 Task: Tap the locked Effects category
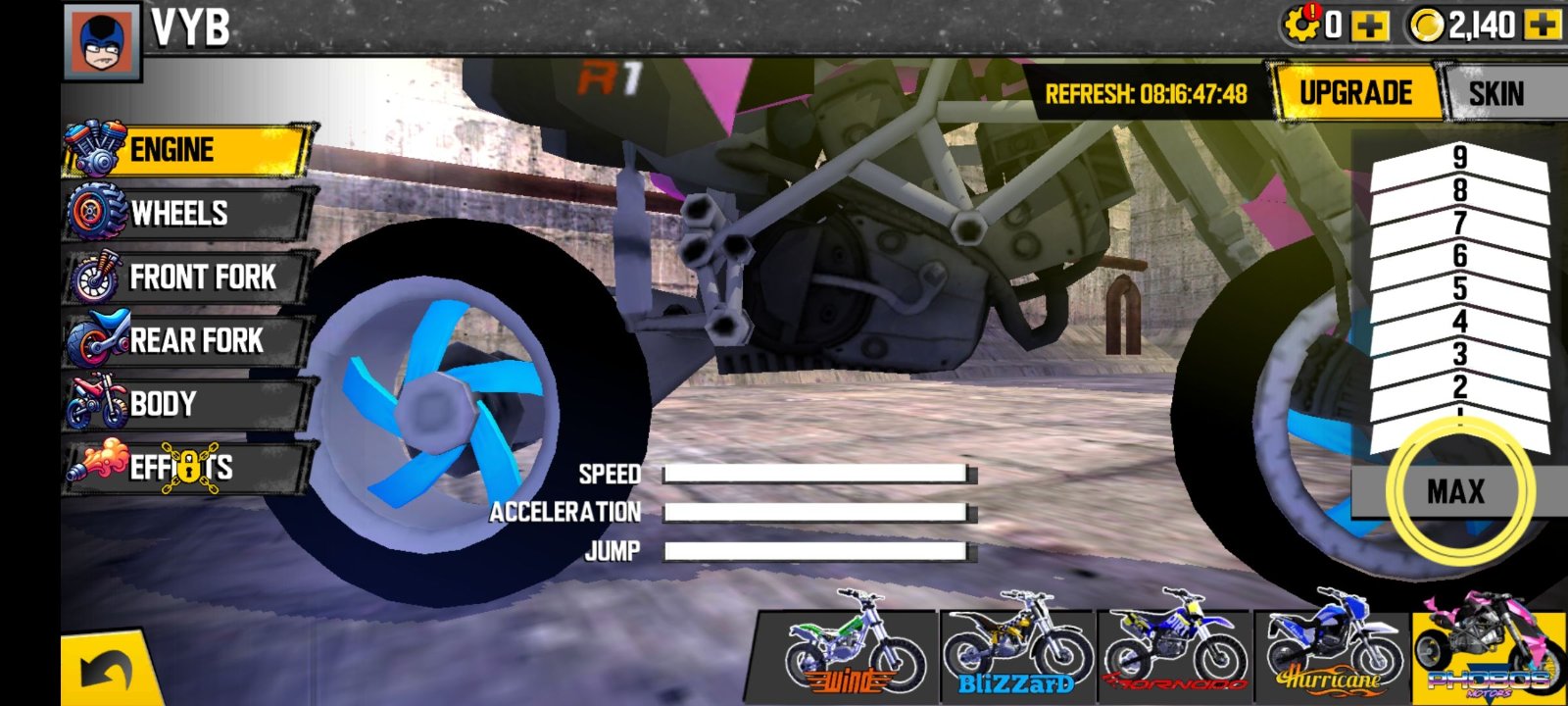click(186, 467)
